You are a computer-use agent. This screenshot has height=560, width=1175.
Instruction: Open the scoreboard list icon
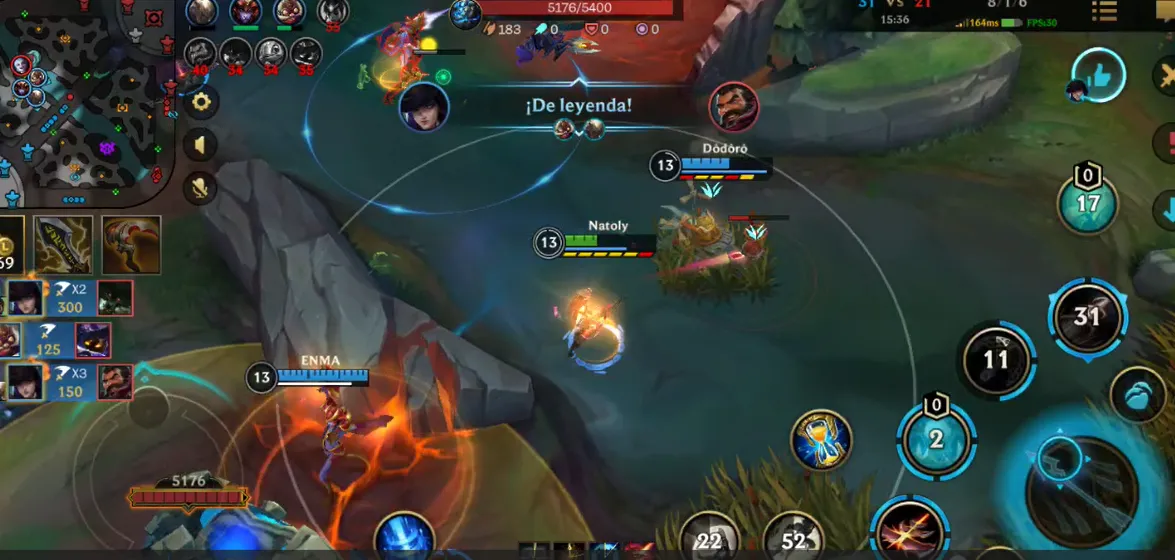click(1105, 11)
